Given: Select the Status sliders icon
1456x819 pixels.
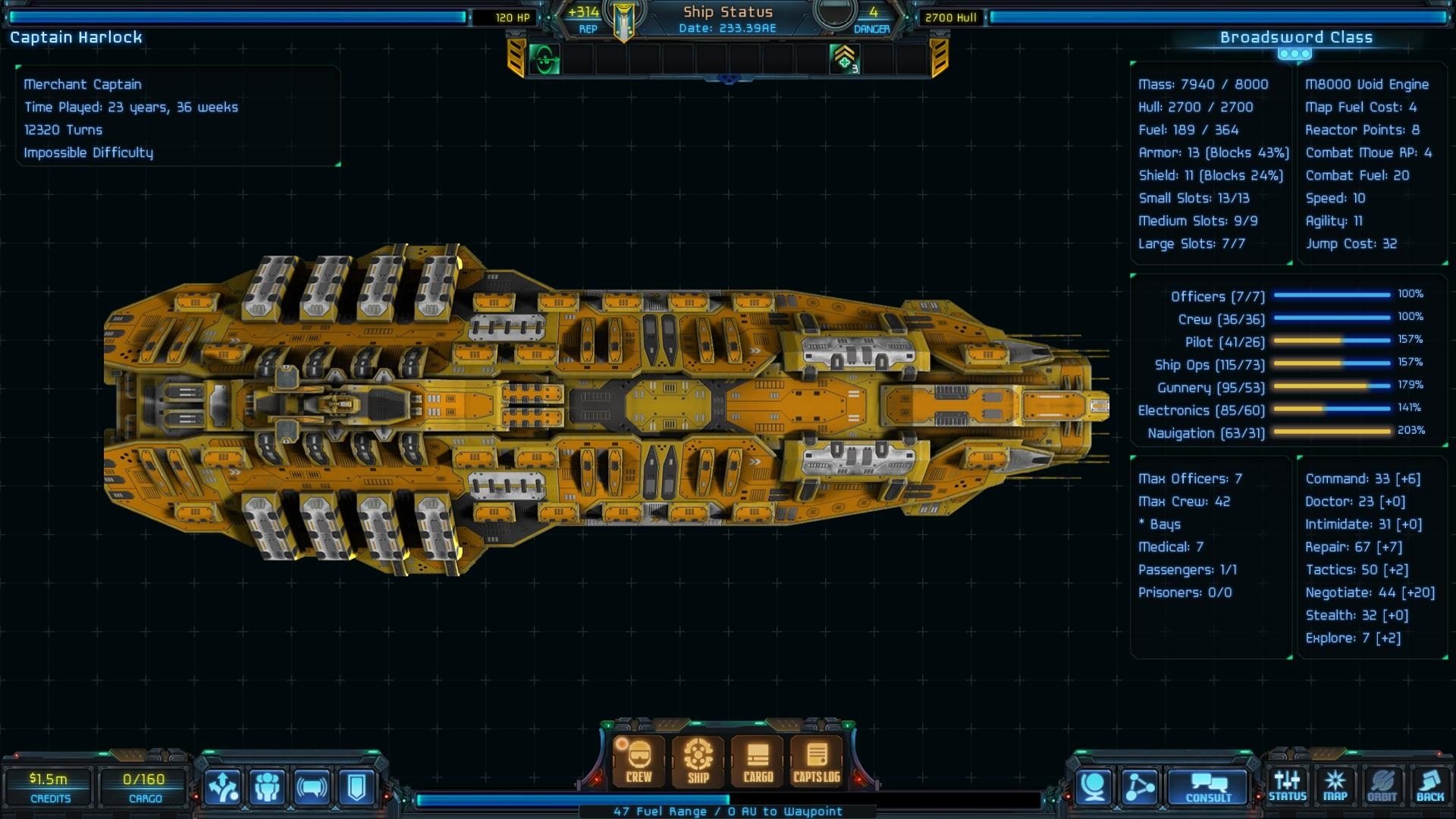Looking at the screenshot, I should [1288, 785].
